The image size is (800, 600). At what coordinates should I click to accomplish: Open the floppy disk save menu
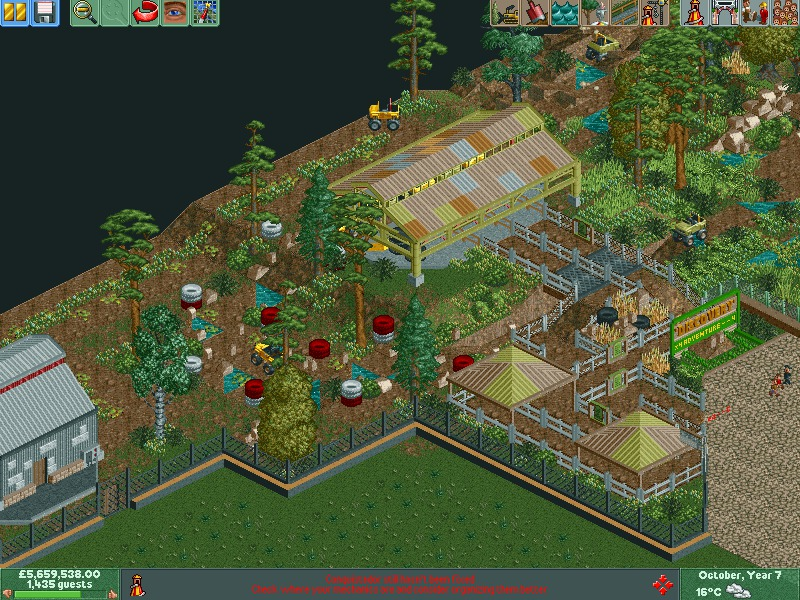tap(45, 13)
